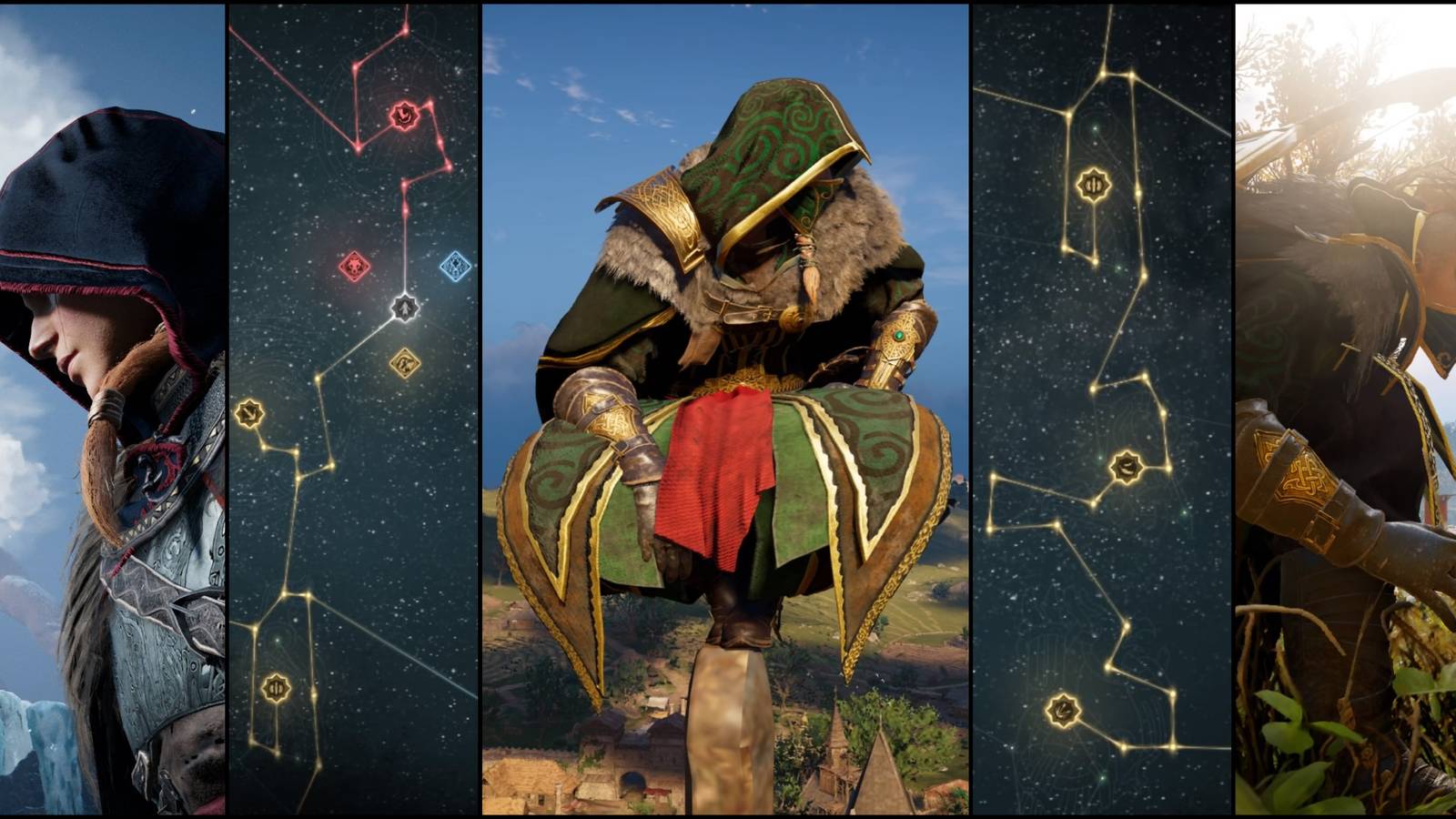Activate the bottom gold skill node of the right constellation
The image size is (1456, 819).
[1061, 709]
